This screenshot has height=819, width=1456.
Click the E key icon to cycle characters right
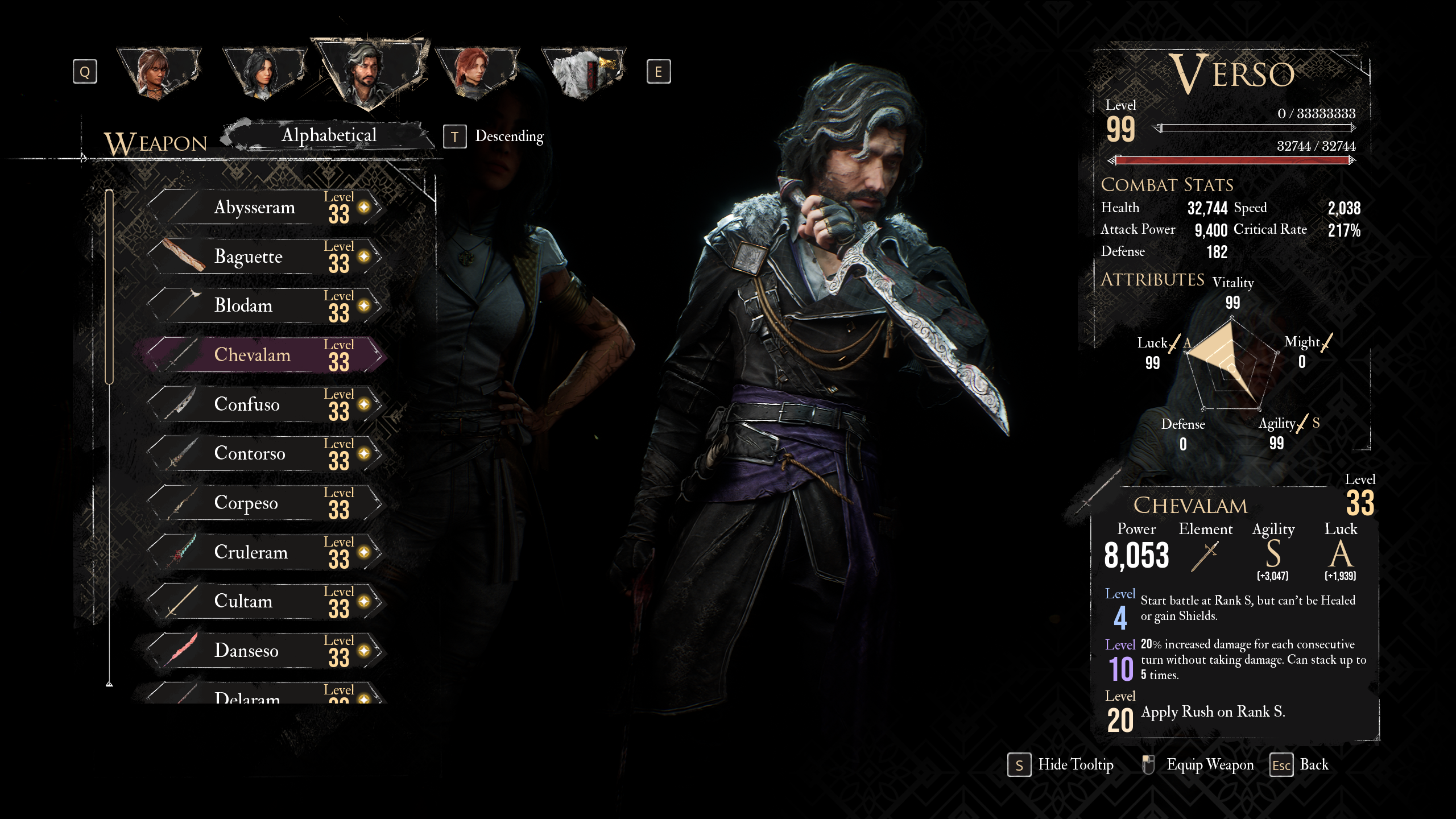(659, 72)
